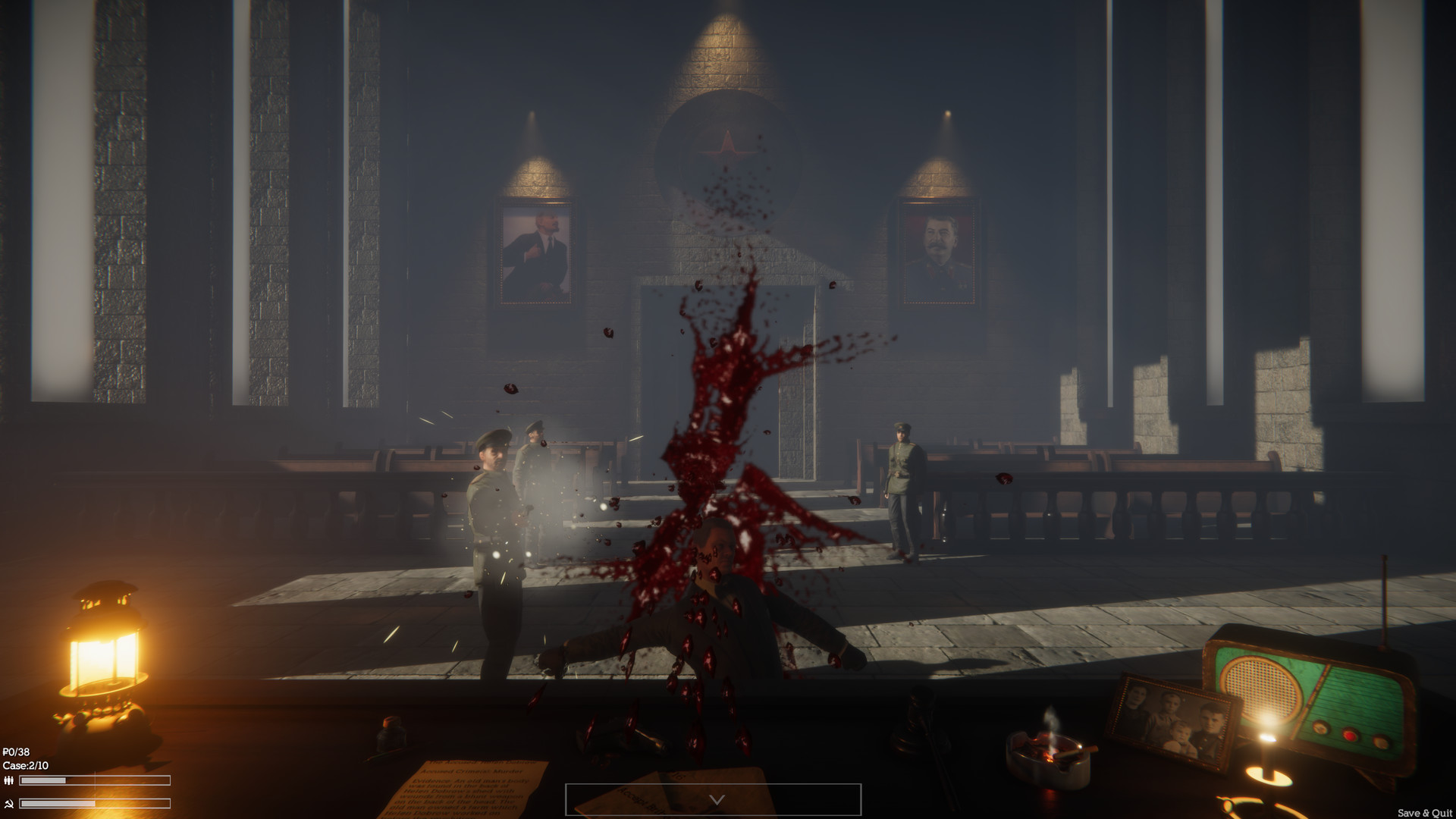
Task: Click the ruble counter showing ₽0/38
Action: (17, 752)
